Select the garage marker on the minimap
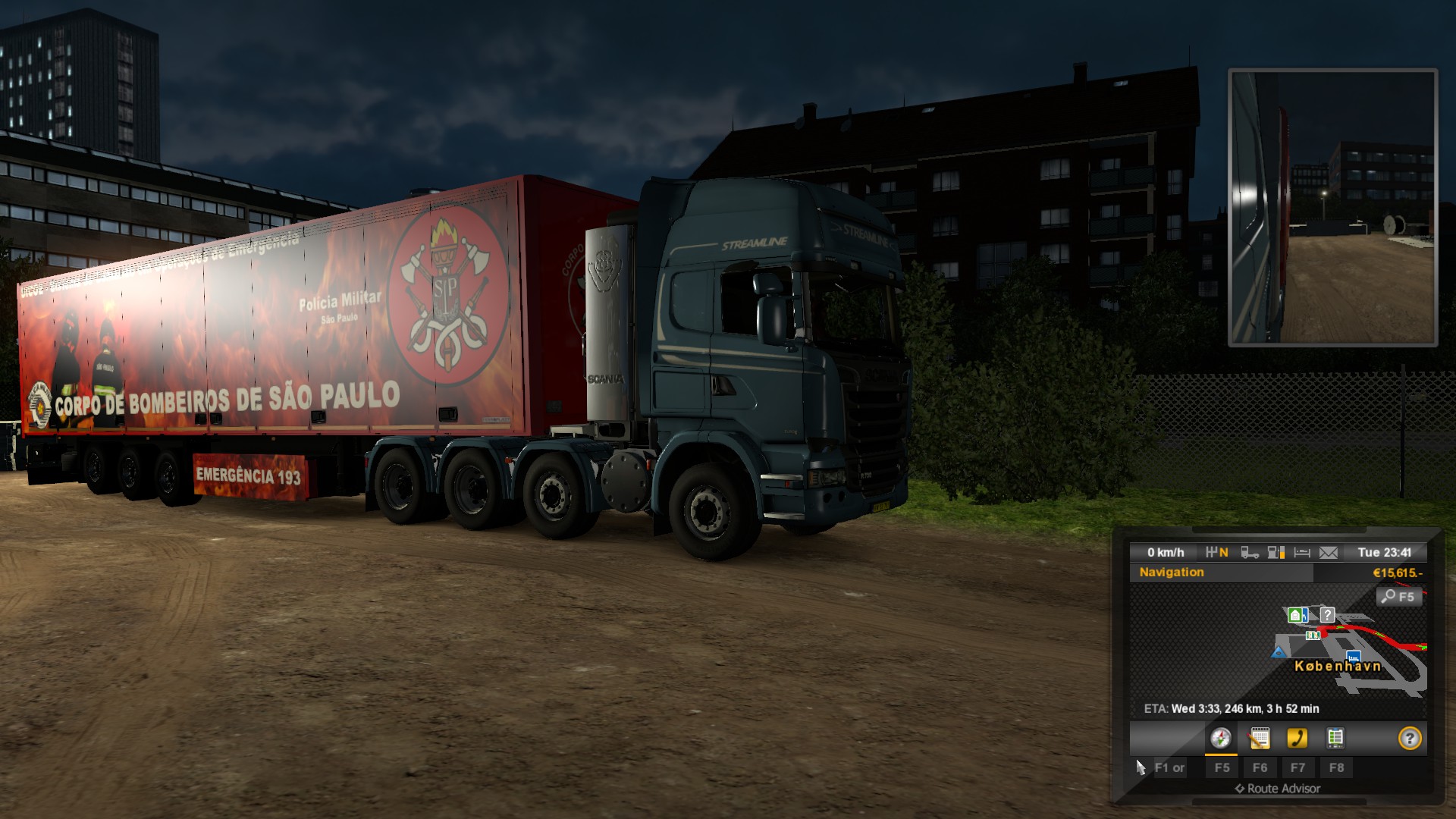Viewport: 1456px width, 819px height. pos(1297,614)
